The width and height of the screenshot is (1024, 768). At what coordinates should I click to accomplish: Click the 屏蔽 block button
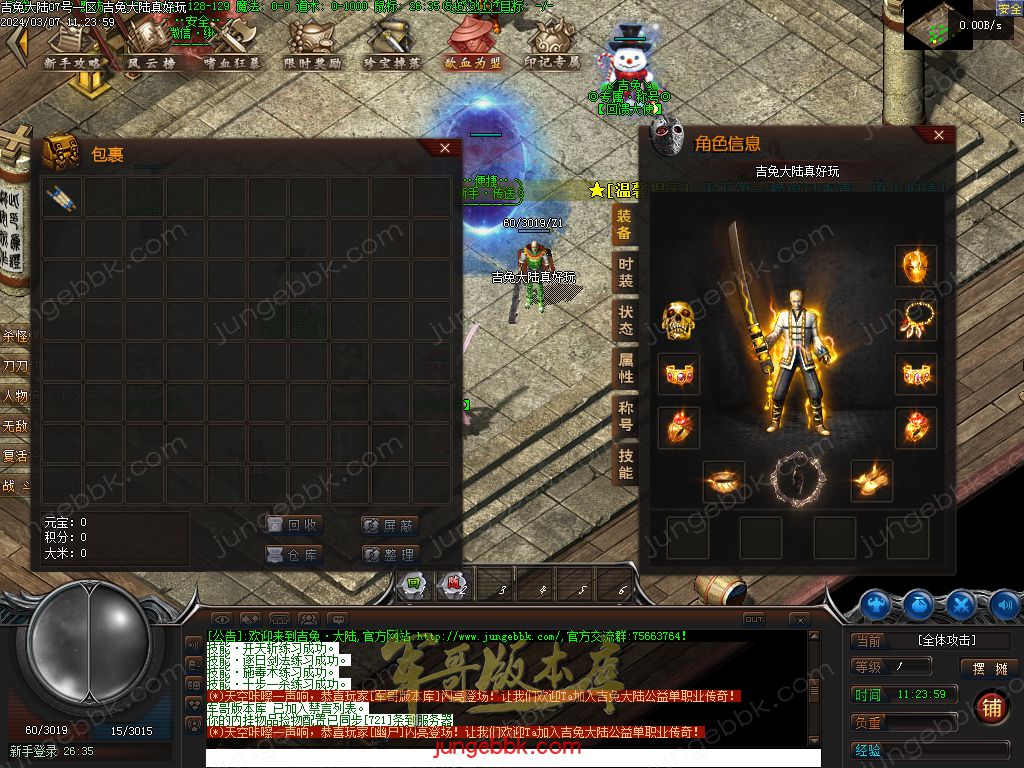[x=389, y=525]
